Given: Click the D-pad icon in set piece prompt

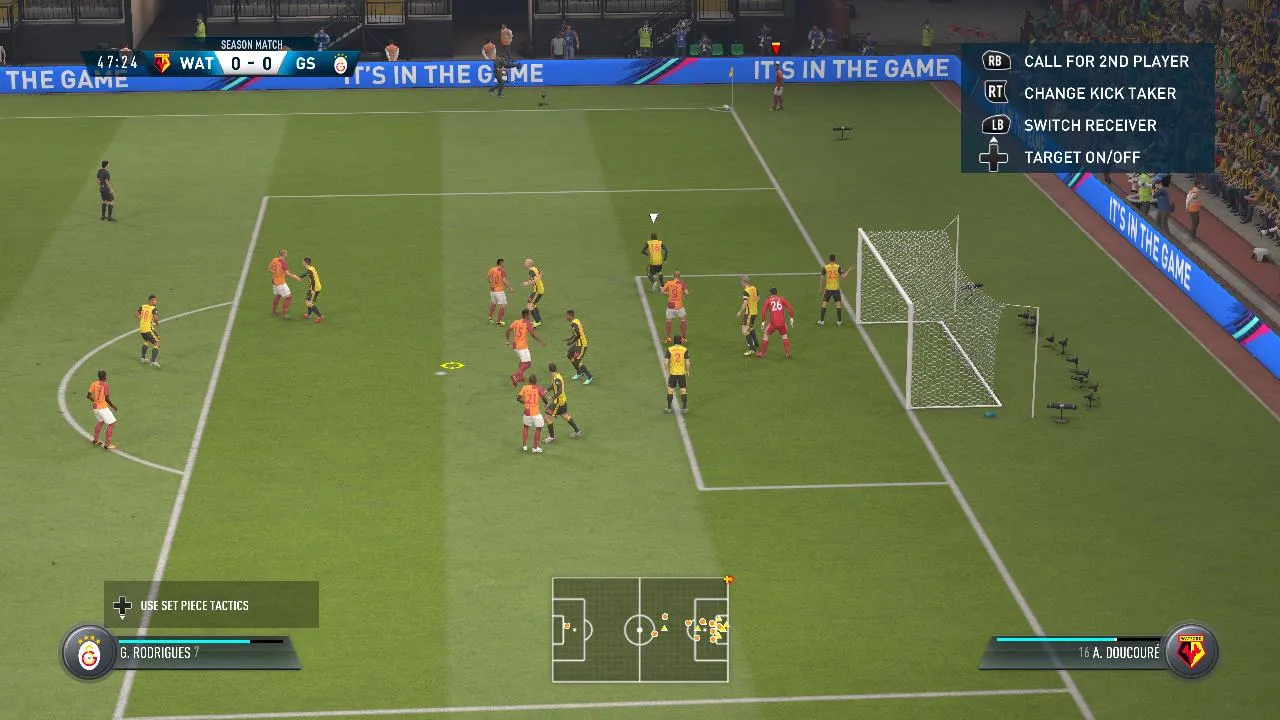Looking at the screenshot, I should click(122, 605).
